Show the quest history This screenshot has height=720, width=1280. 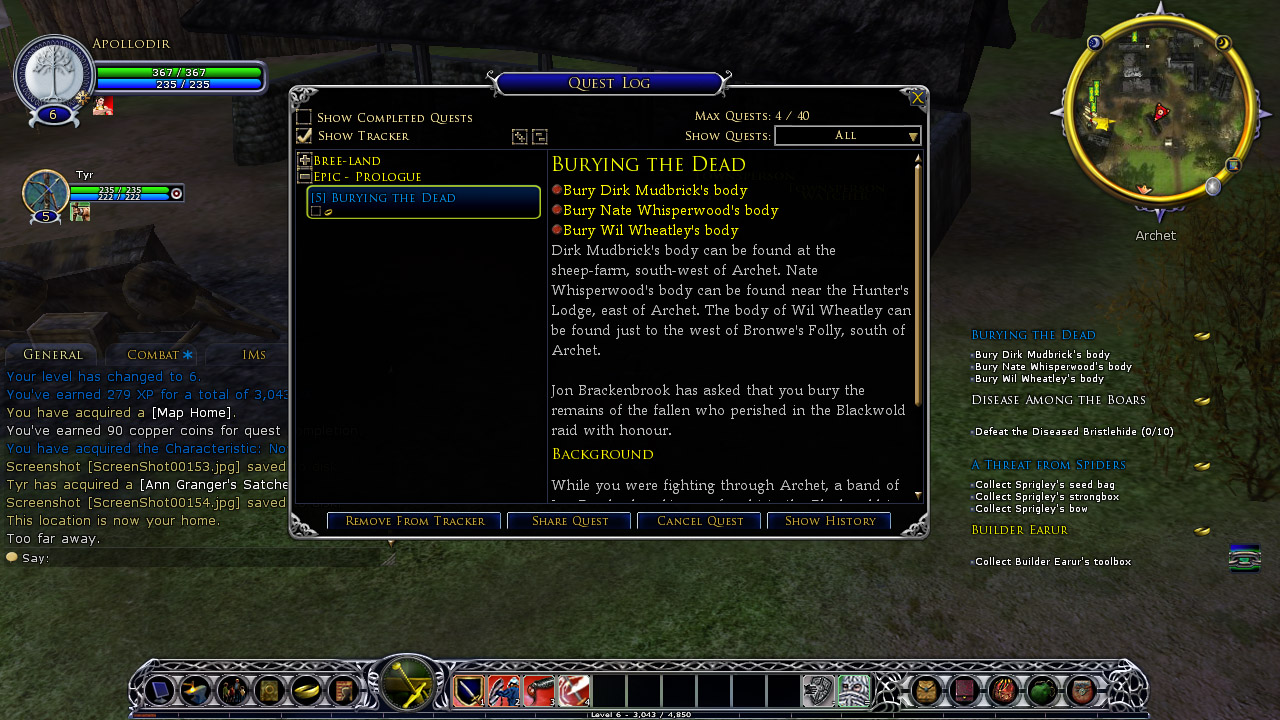(829, 521)
